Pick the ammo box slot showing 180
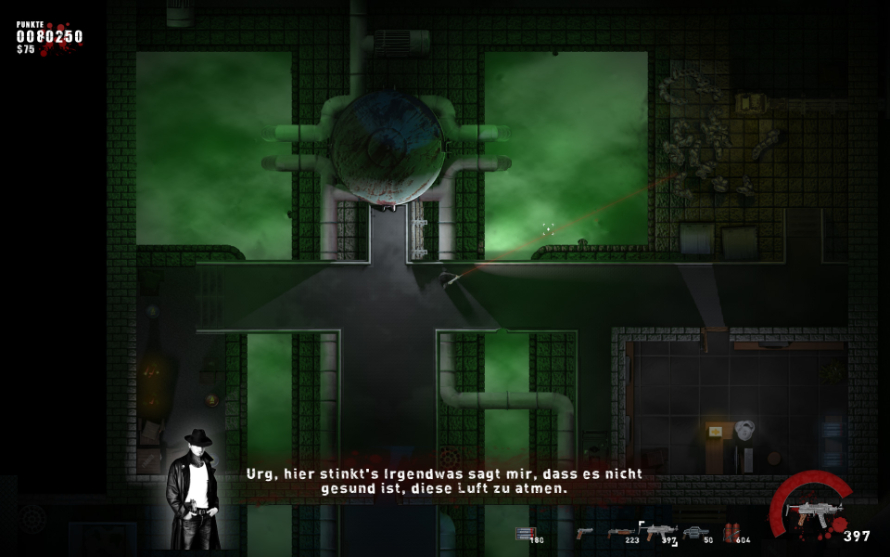The width and height of the screenshot is (890, 557). 526,533
